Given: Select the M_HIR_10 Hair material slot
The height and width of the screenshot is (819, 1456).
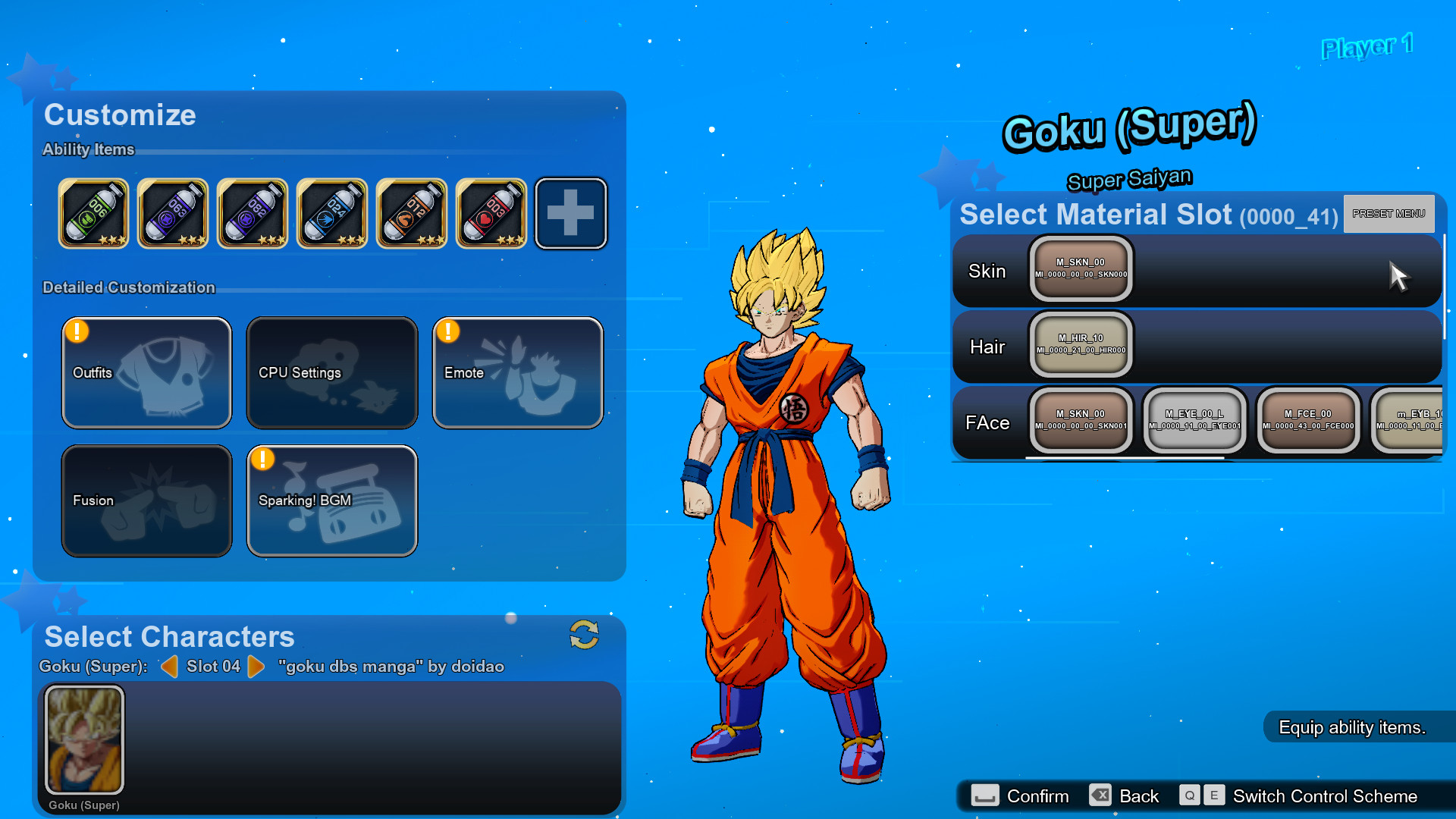Looking at the screenshot, I should pyautogui.click(x=1080, y=345).
